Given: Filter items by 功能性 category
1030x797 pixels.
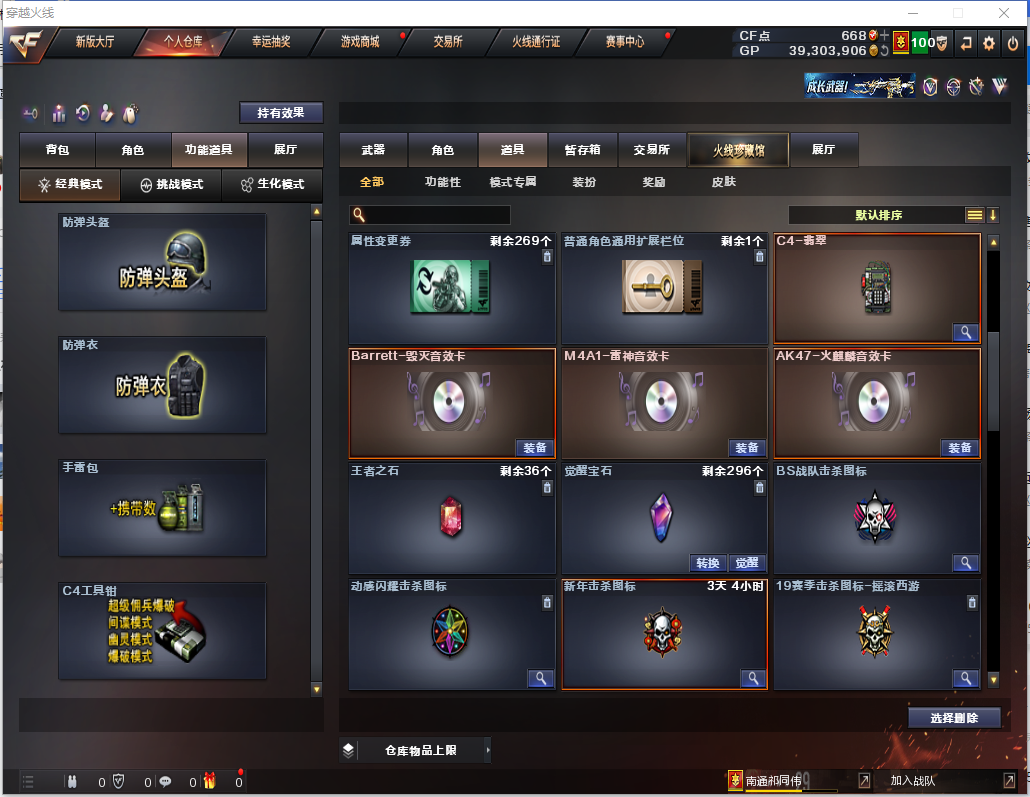Looking at the screenshot, I should pos(442,182).
